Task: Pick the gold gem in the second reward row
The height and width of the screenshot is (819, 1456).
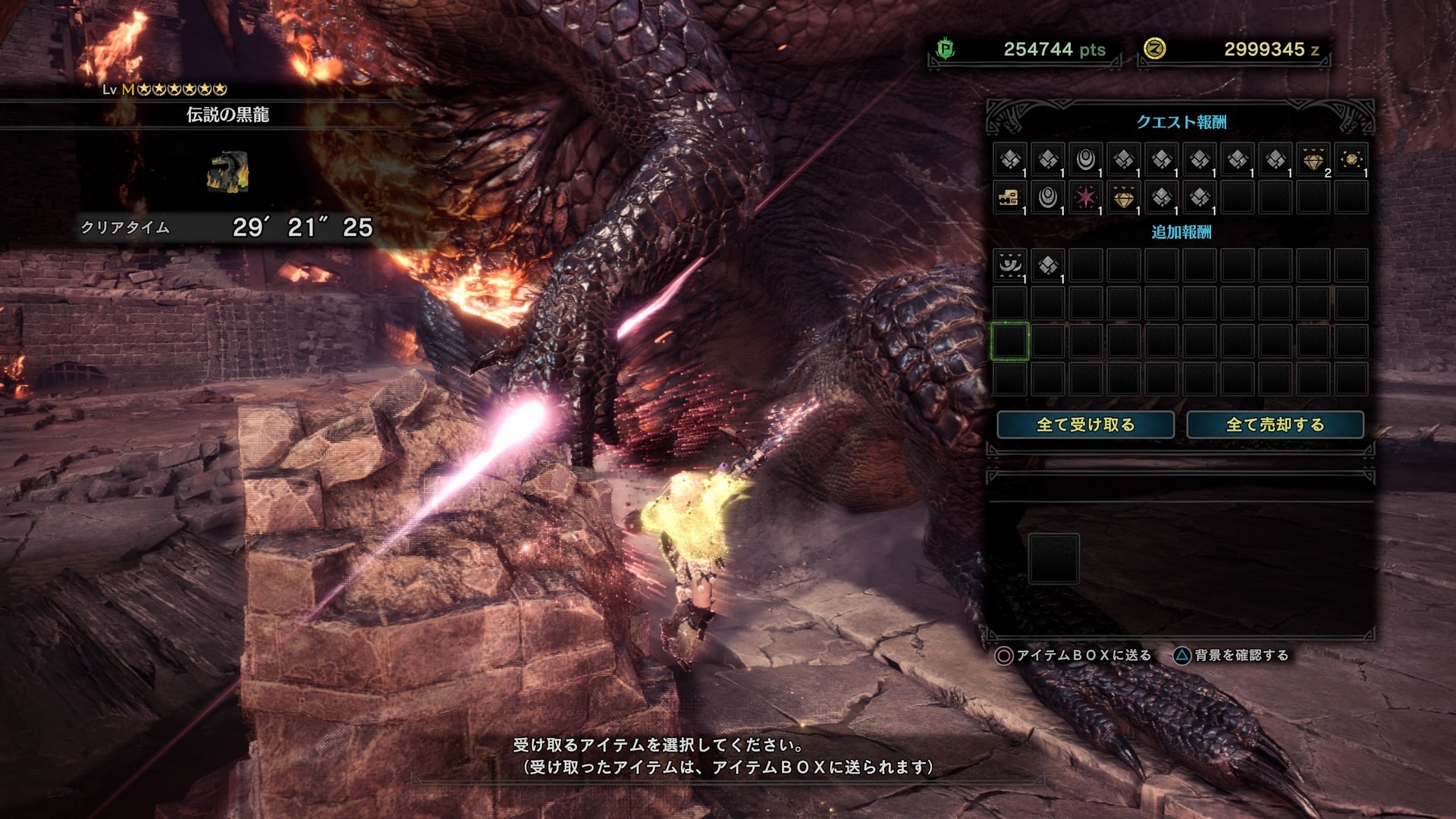Action: coord(1123,198)
